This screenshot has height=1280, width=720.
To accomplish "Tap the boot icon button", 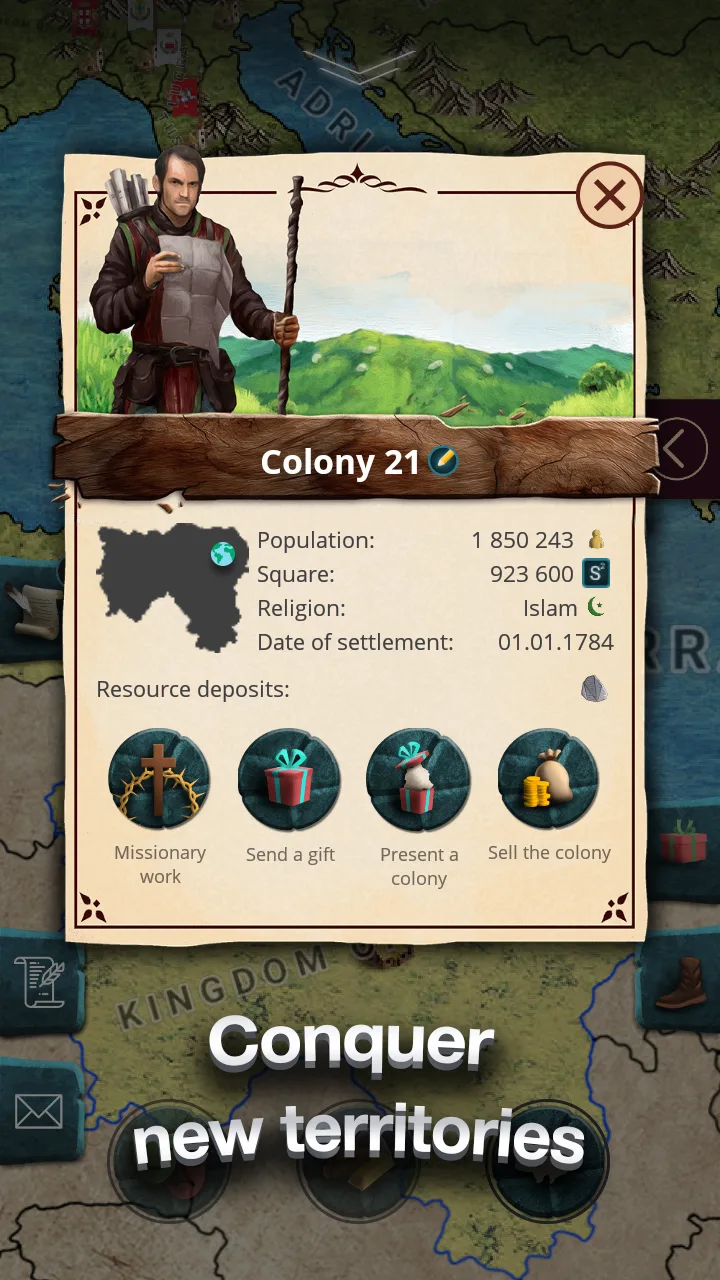I will [x=682, y=984].
